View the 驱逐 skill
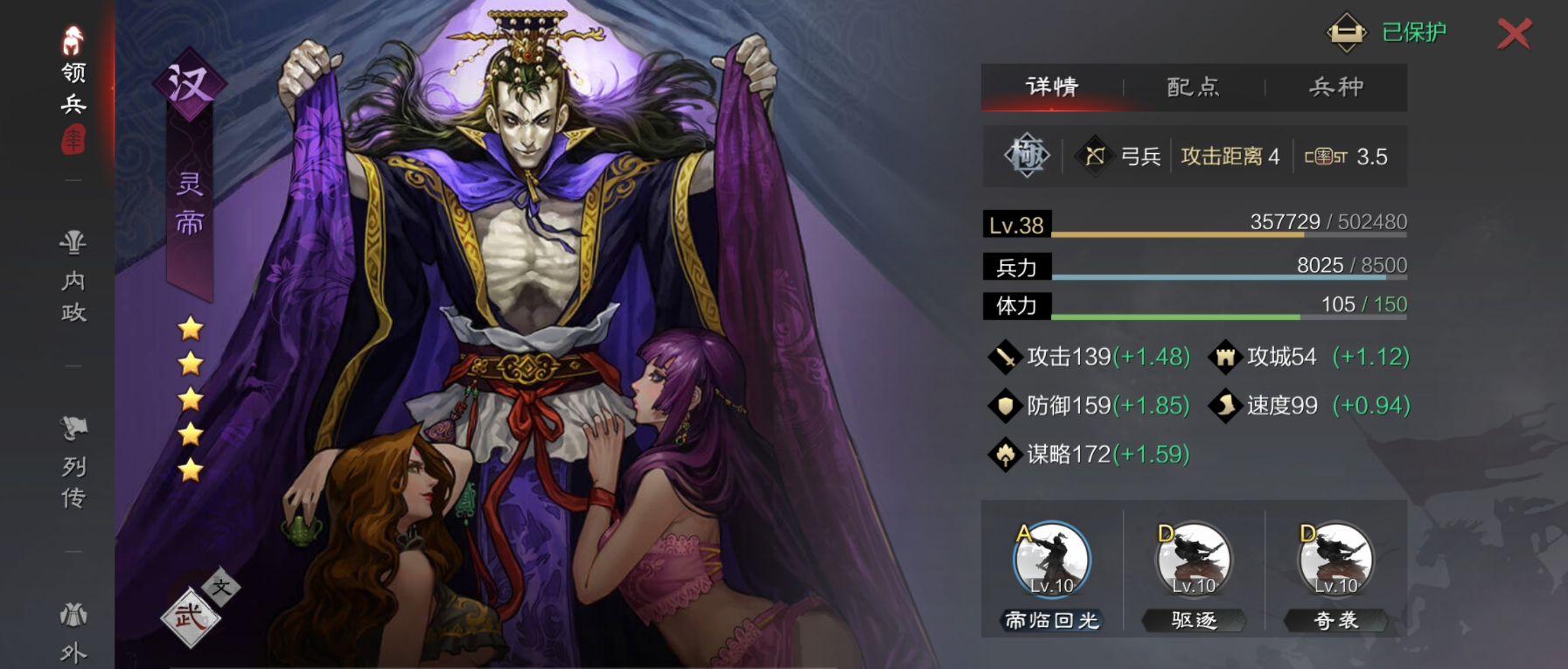 (x=1194, y=561)
